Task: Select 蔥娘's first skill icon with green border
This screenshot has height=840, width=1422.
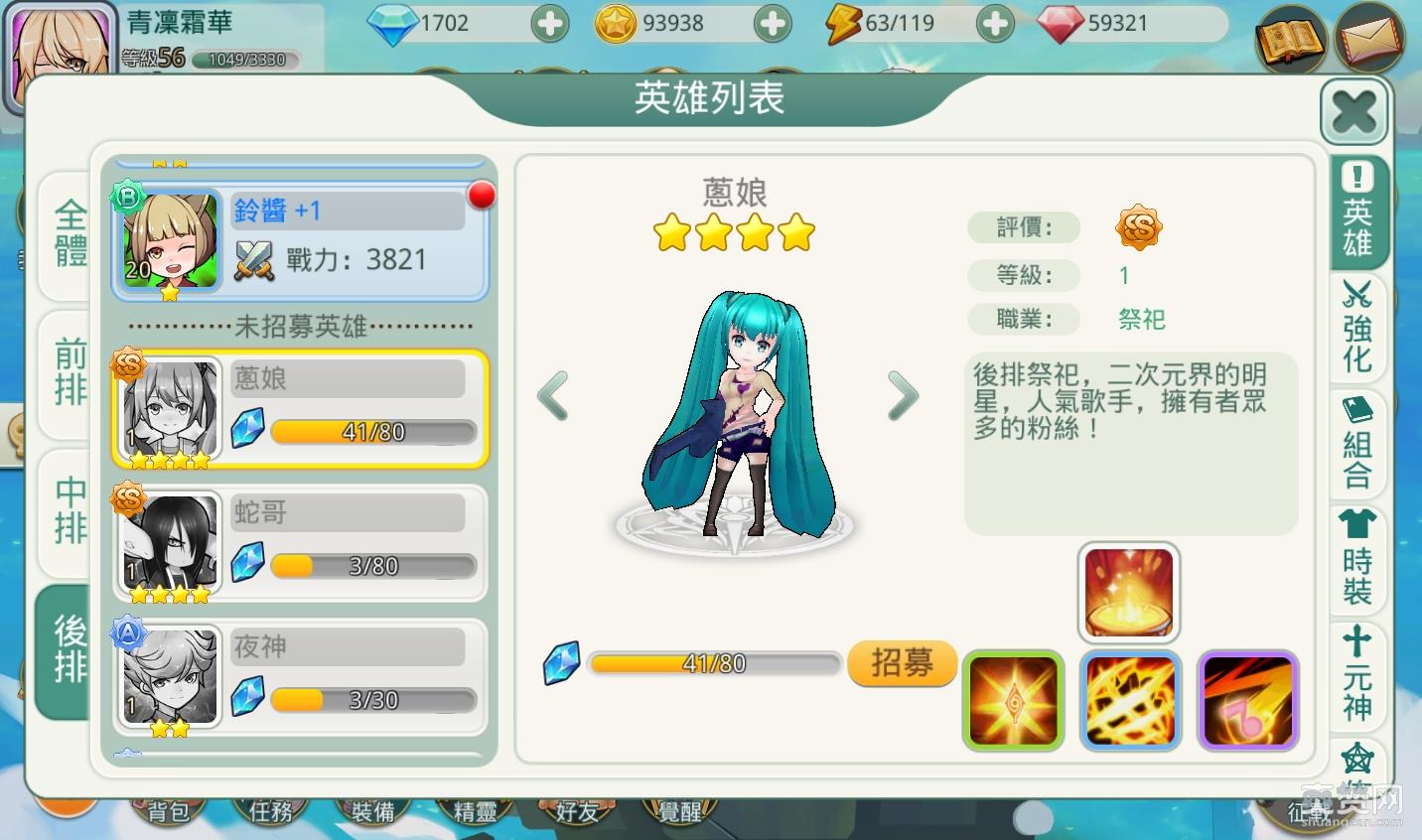Action: tap(1013, 700)
